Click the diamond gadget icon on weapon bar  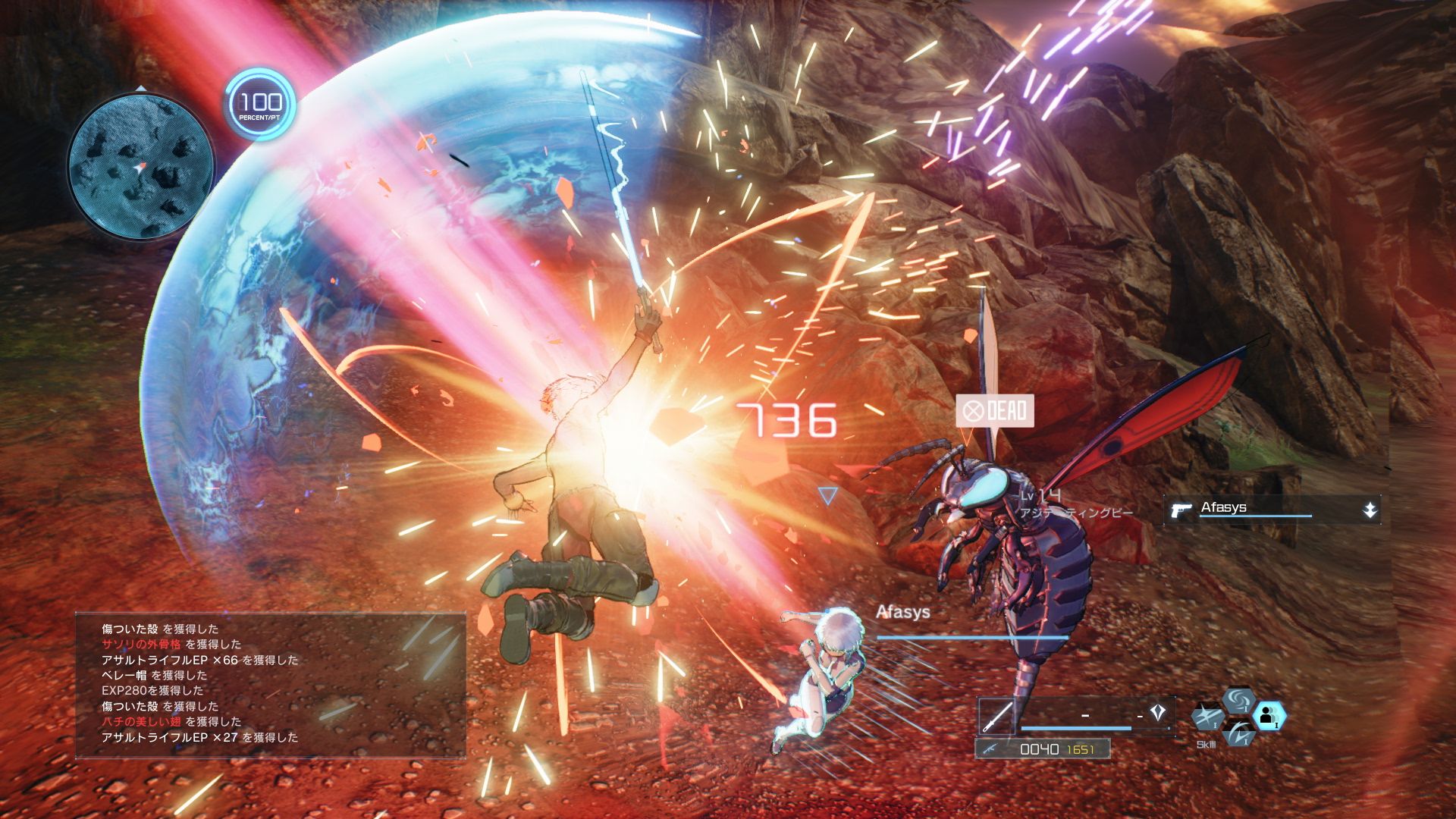click(x=1157, y=713)
